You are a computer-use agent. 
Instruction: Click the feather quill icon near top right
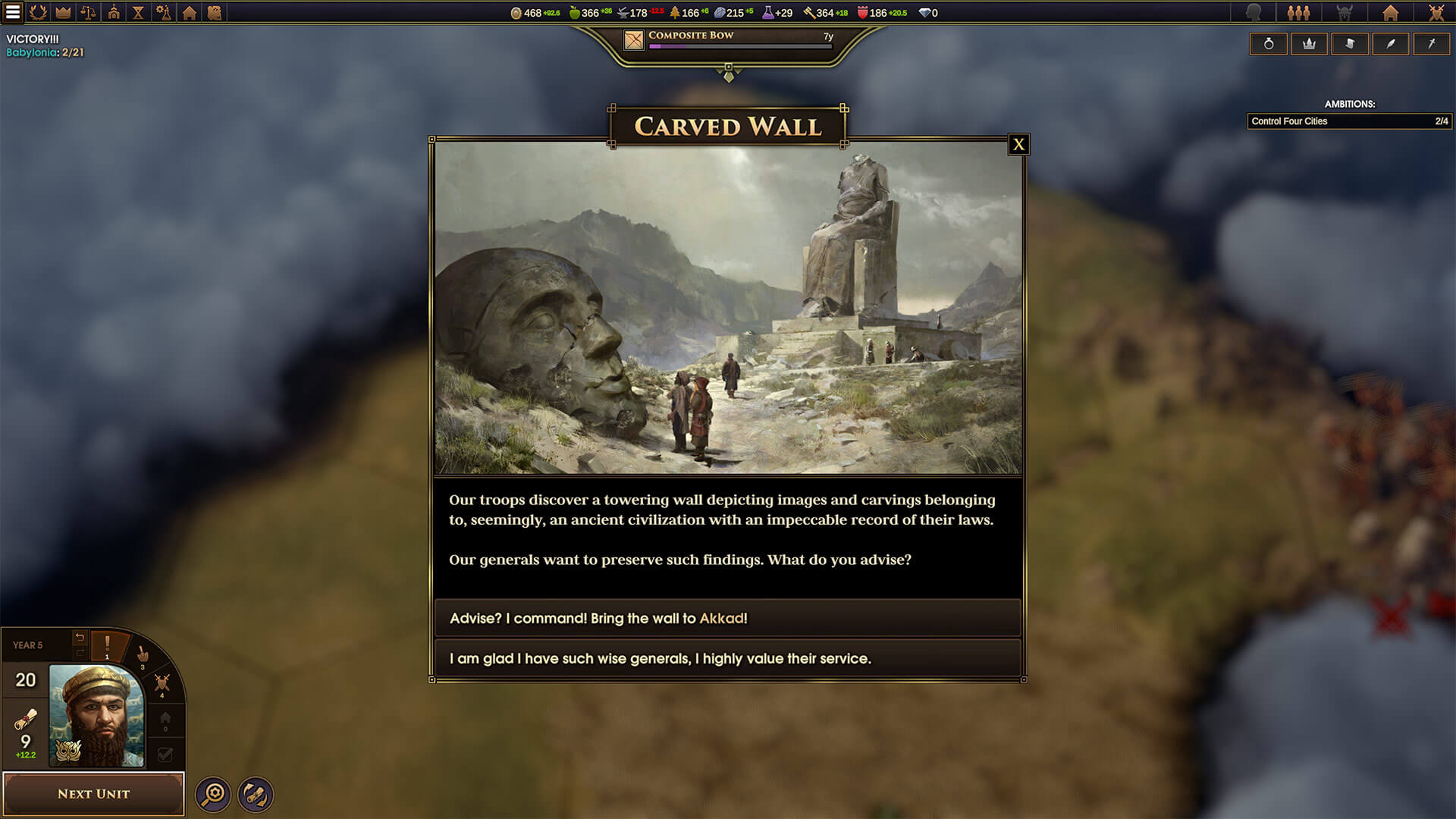[x=1392, y=43]
